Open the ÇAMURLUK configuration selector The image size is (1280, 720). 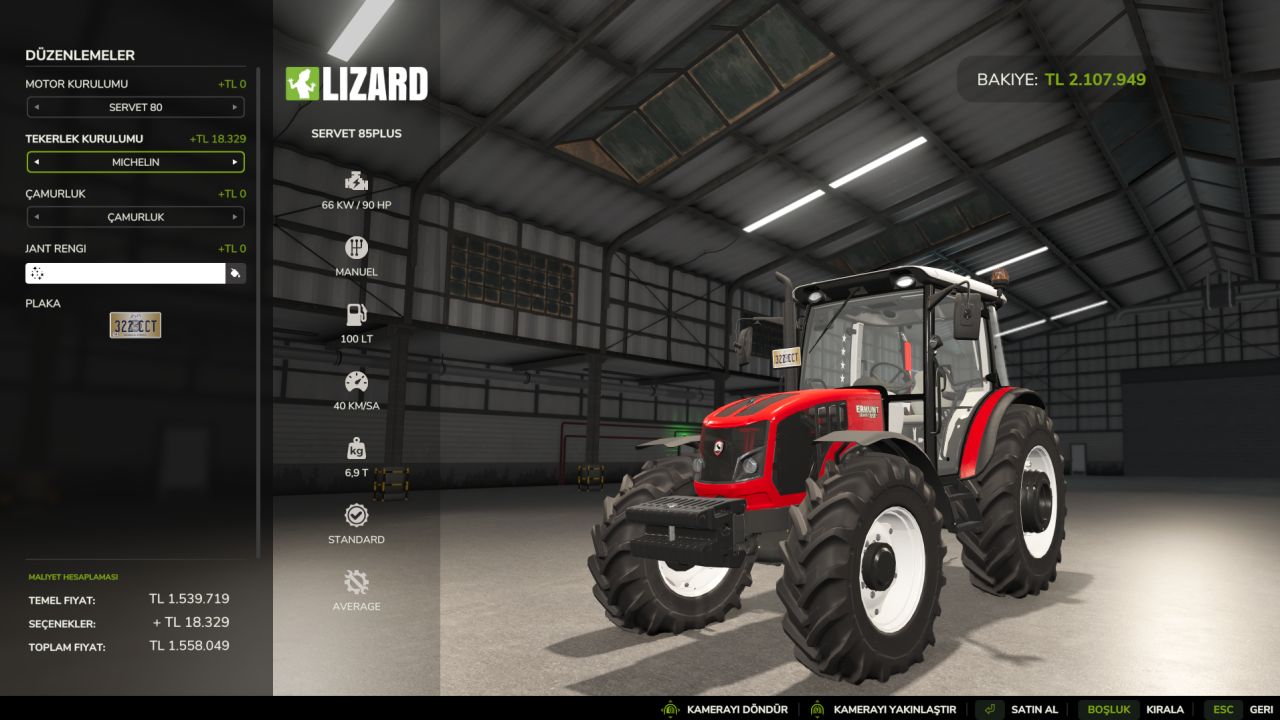[x=135, y=217]
